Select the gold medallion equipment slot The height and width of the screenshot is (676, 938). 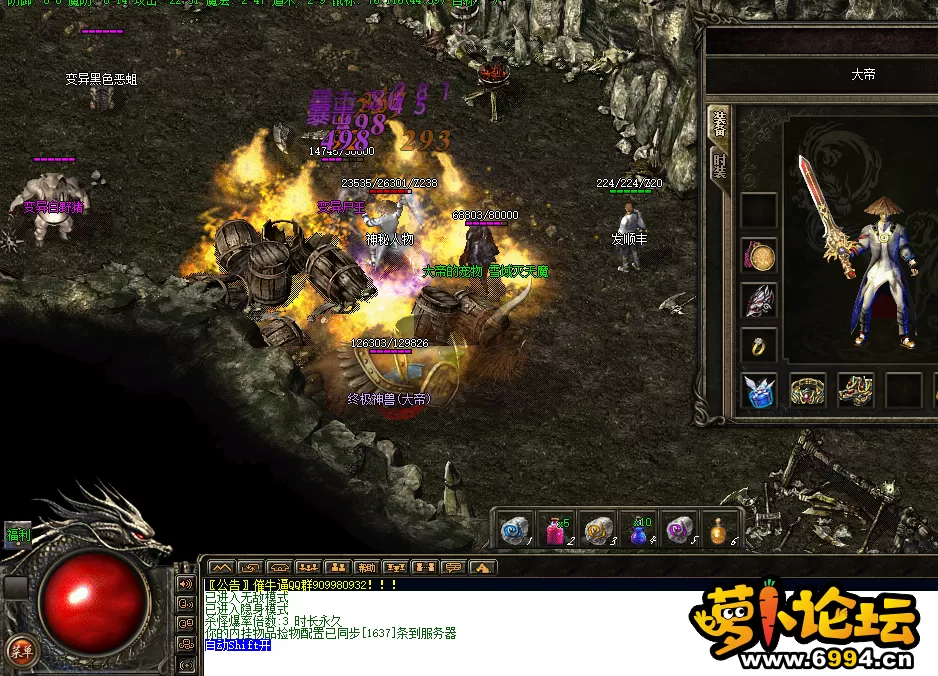760,256
